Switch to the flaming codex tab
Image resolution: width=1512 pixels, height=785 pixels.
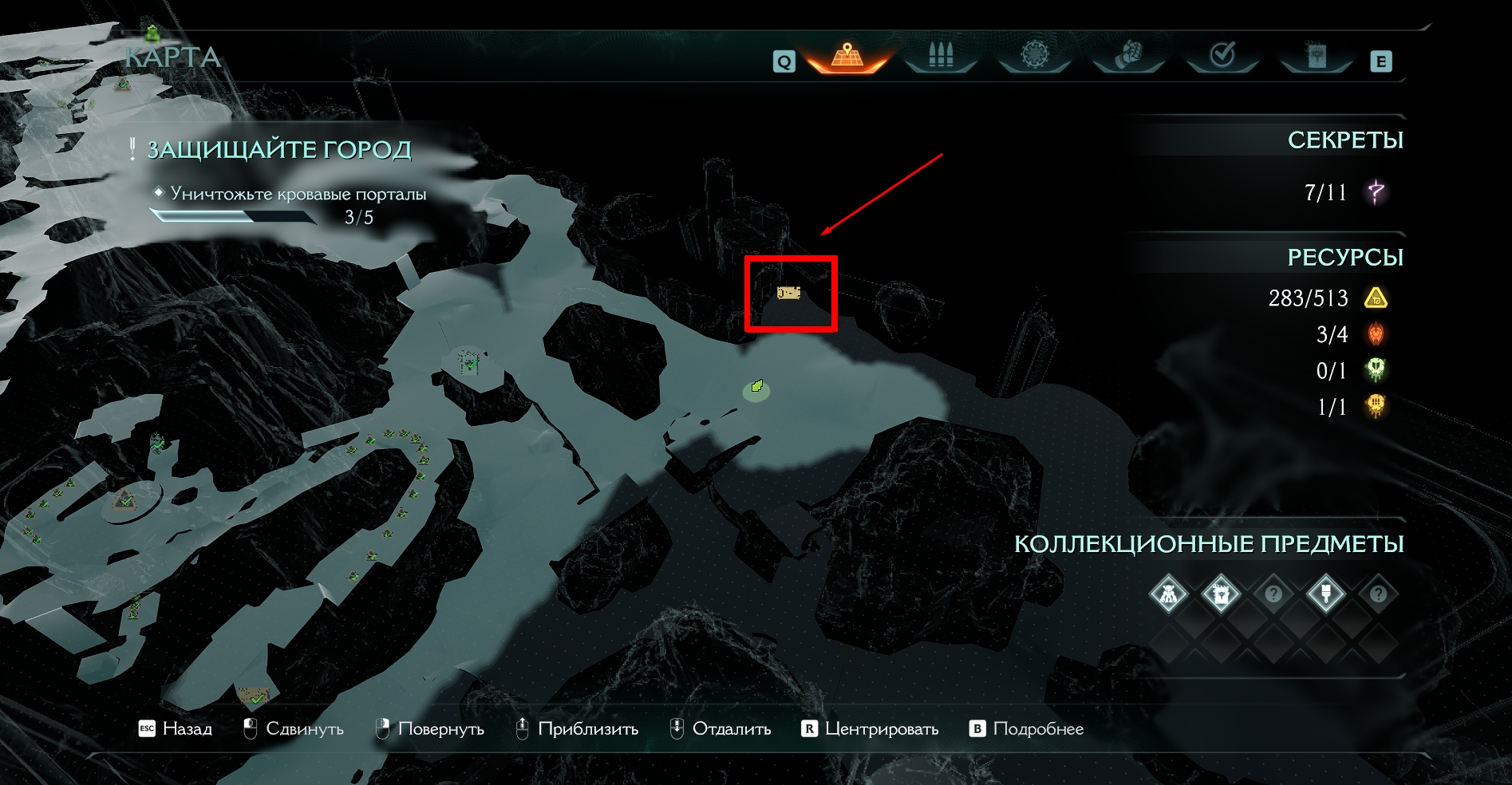[x=1316, y=56]
